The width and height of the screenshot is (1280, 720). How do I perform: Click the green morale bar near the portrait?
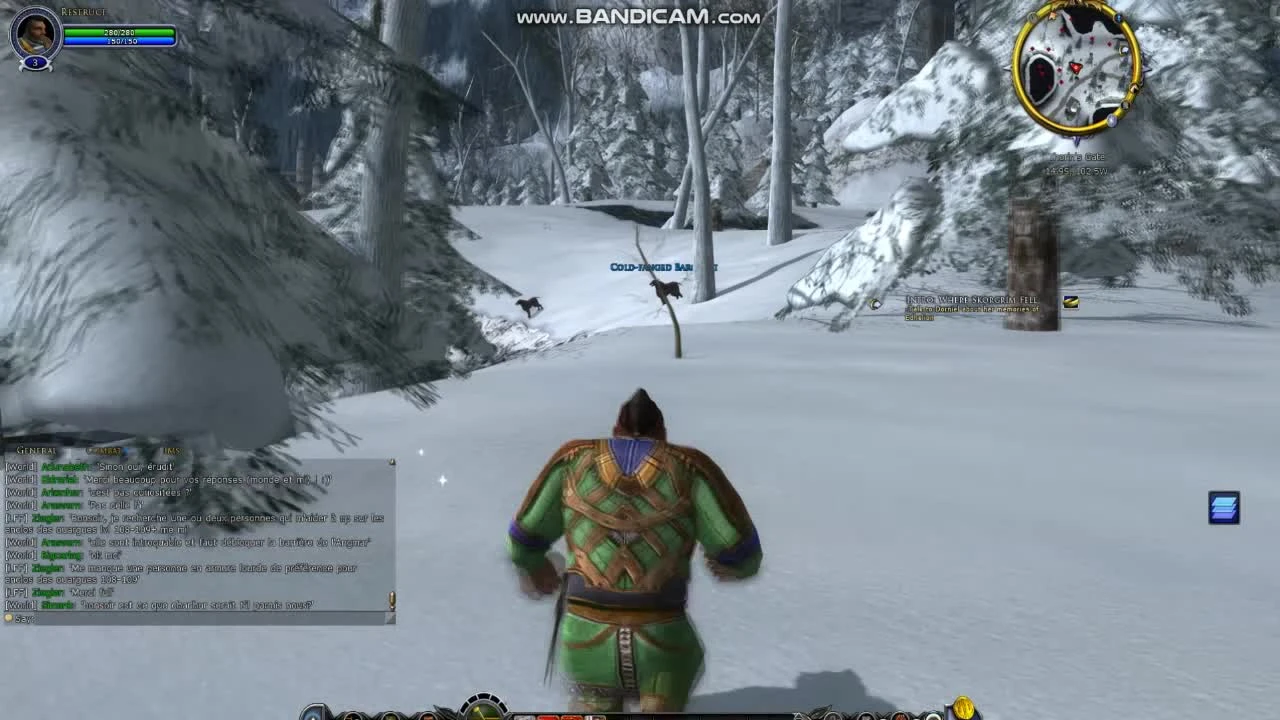point(120,33)
